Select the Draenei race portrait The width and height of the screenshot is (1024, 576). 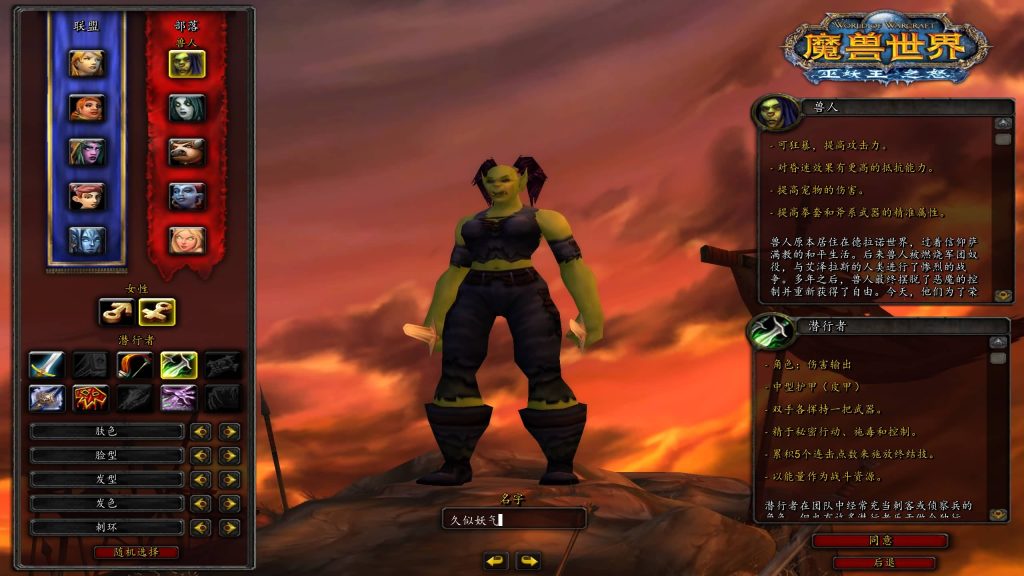[86, 240]
